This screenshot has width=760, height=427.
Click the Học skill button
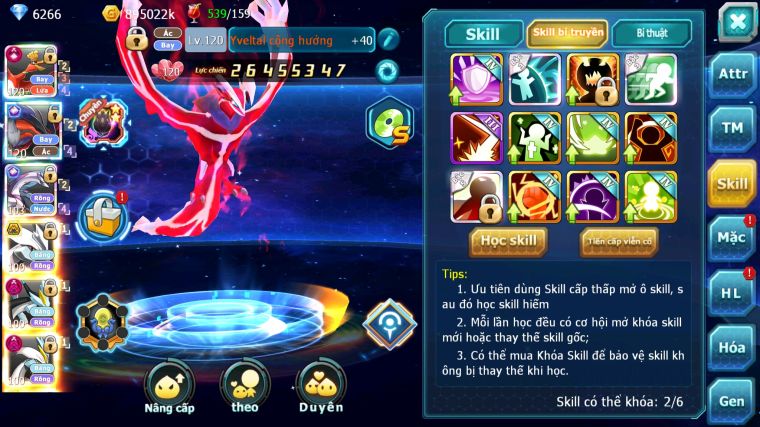[509, 241]
